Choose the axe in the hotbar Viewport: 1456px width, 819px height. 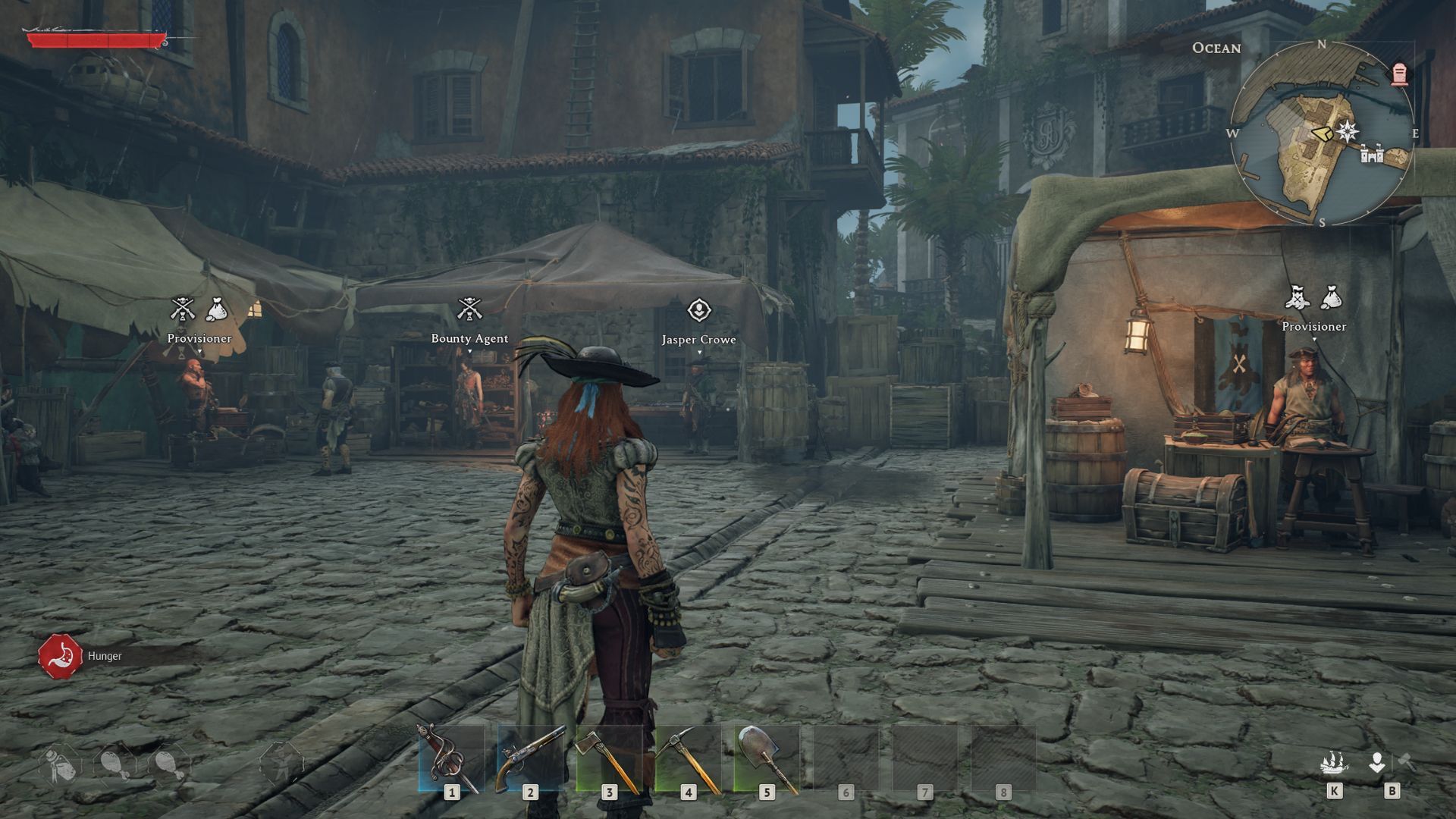point(609,758)
